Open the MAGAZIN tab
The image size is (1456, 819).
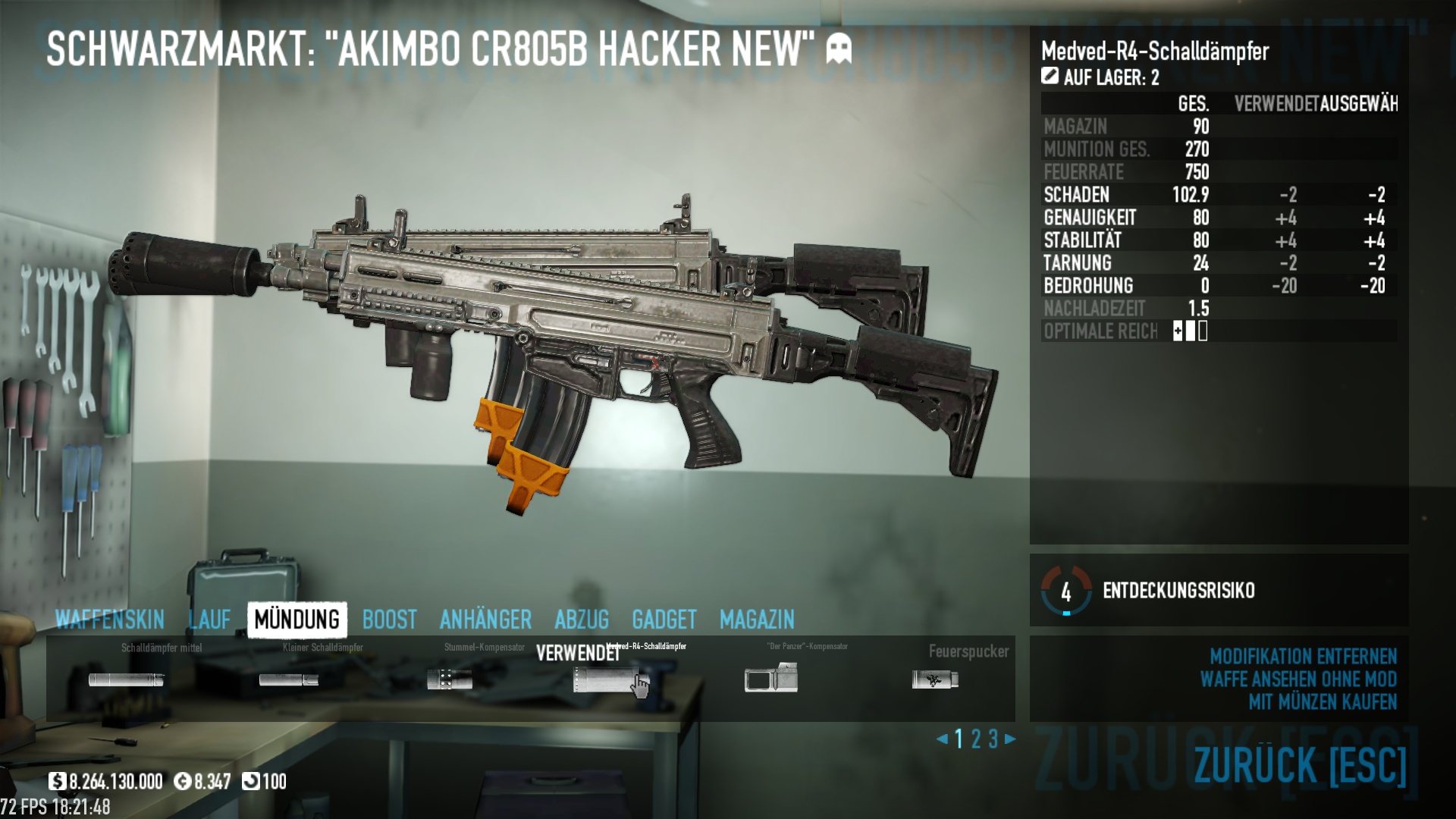[757, 620]
